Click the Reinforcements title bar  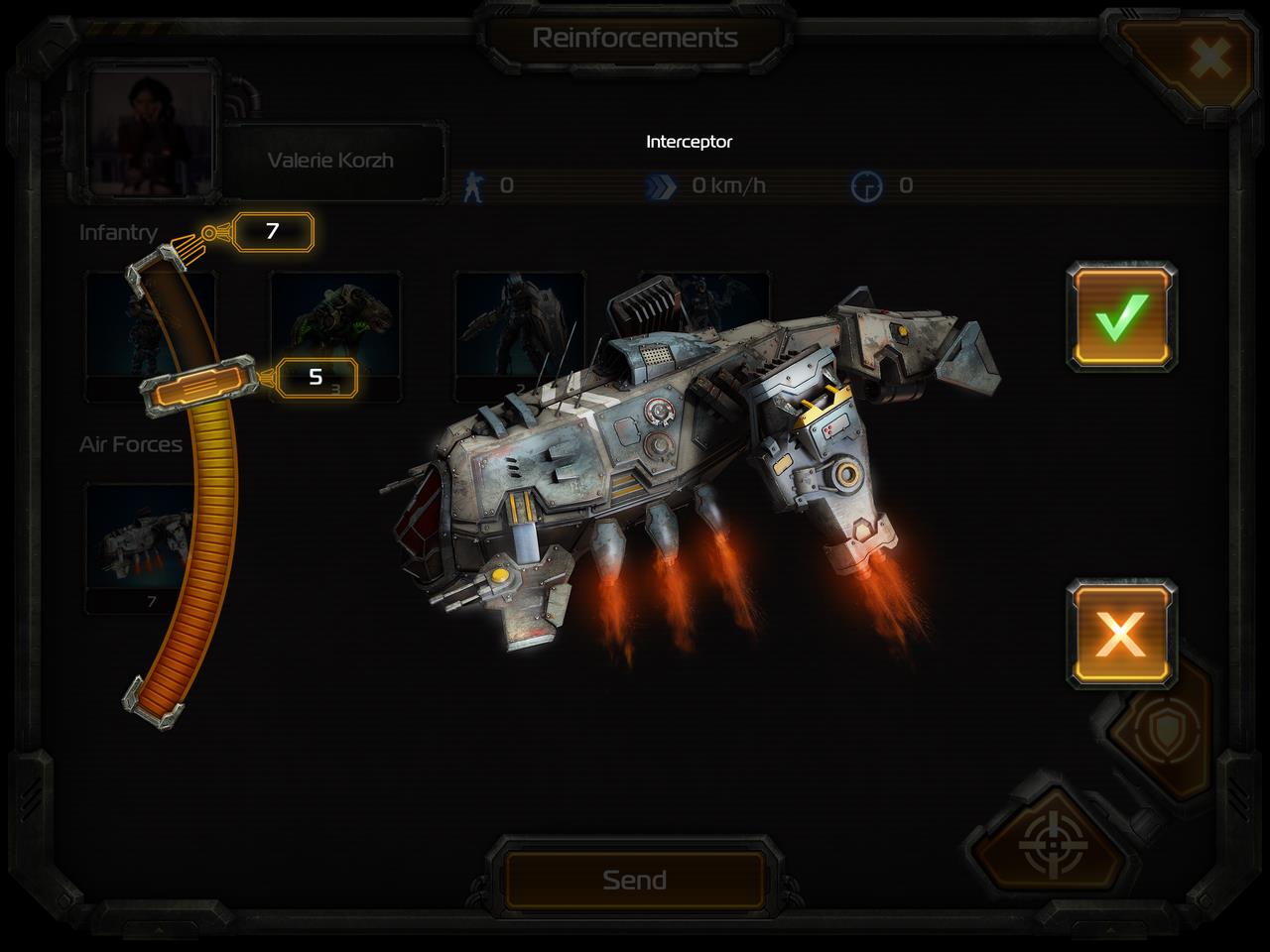tap(635, 38)
